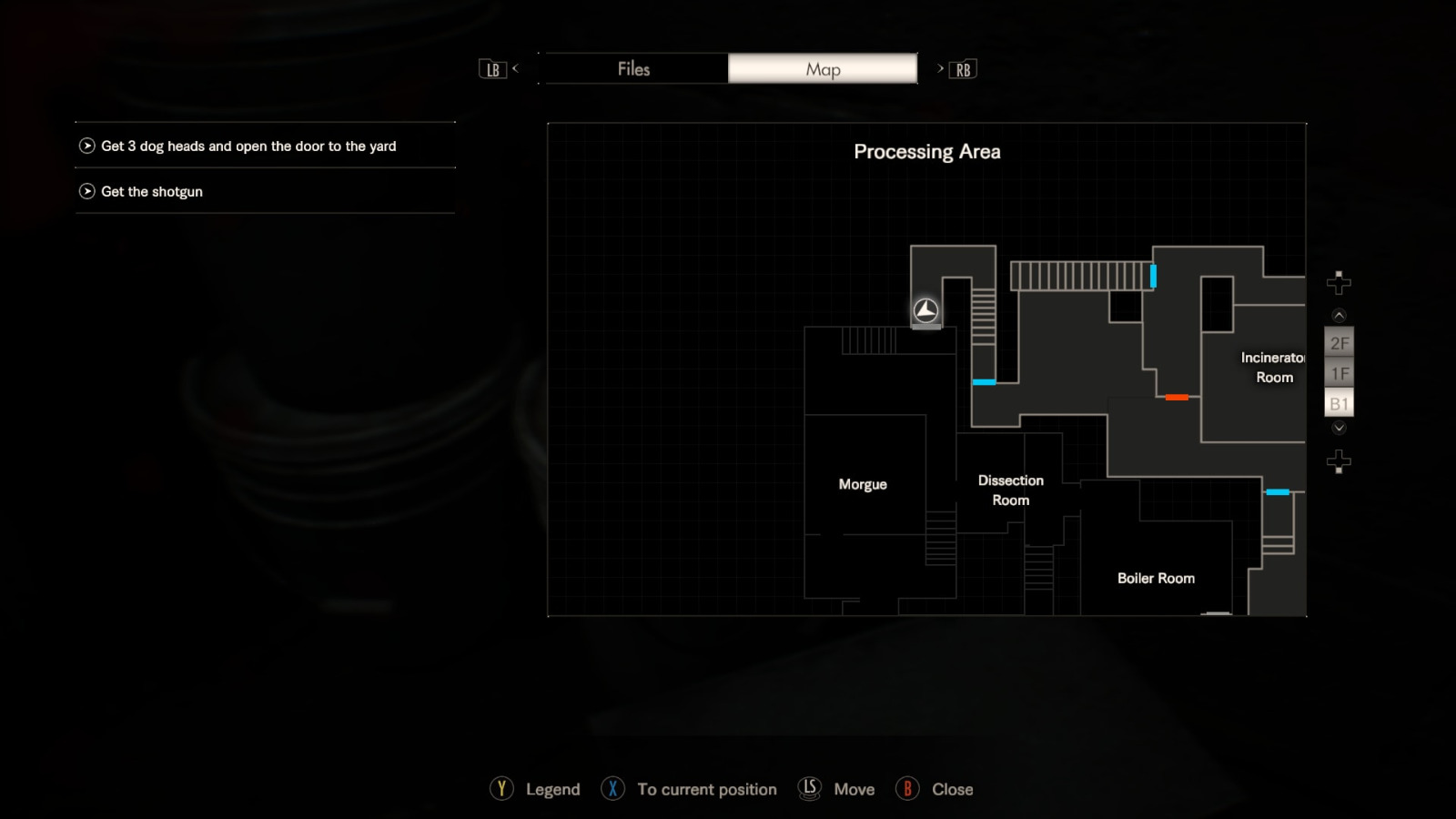Click the player location marker on the map
The height and width of the screenshot is (819, 1456).
pos(925,311)
